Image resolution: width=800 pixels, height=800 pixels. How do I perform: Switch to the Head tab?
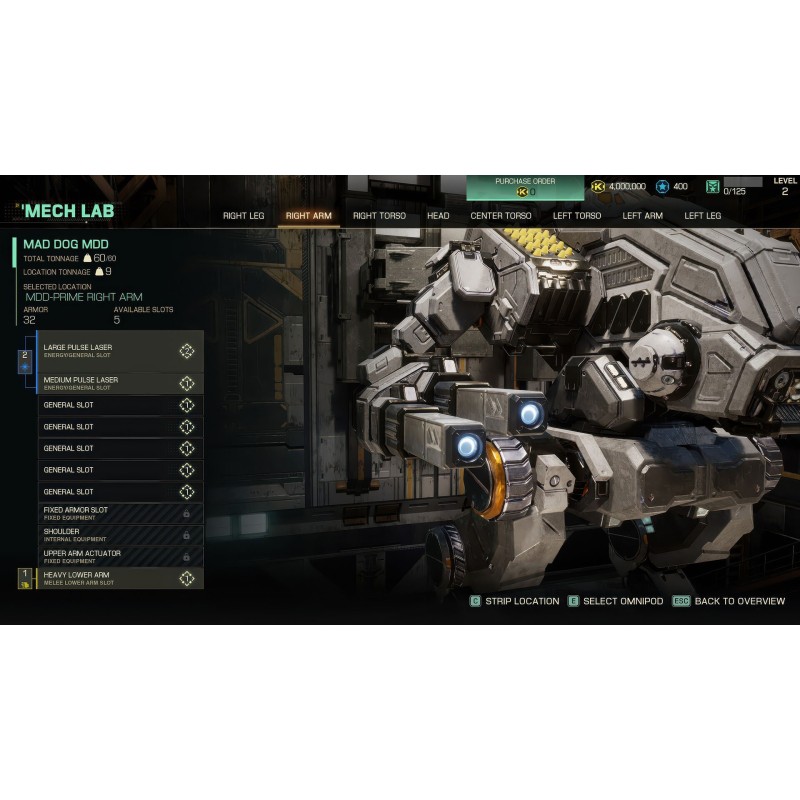[438, 215]
